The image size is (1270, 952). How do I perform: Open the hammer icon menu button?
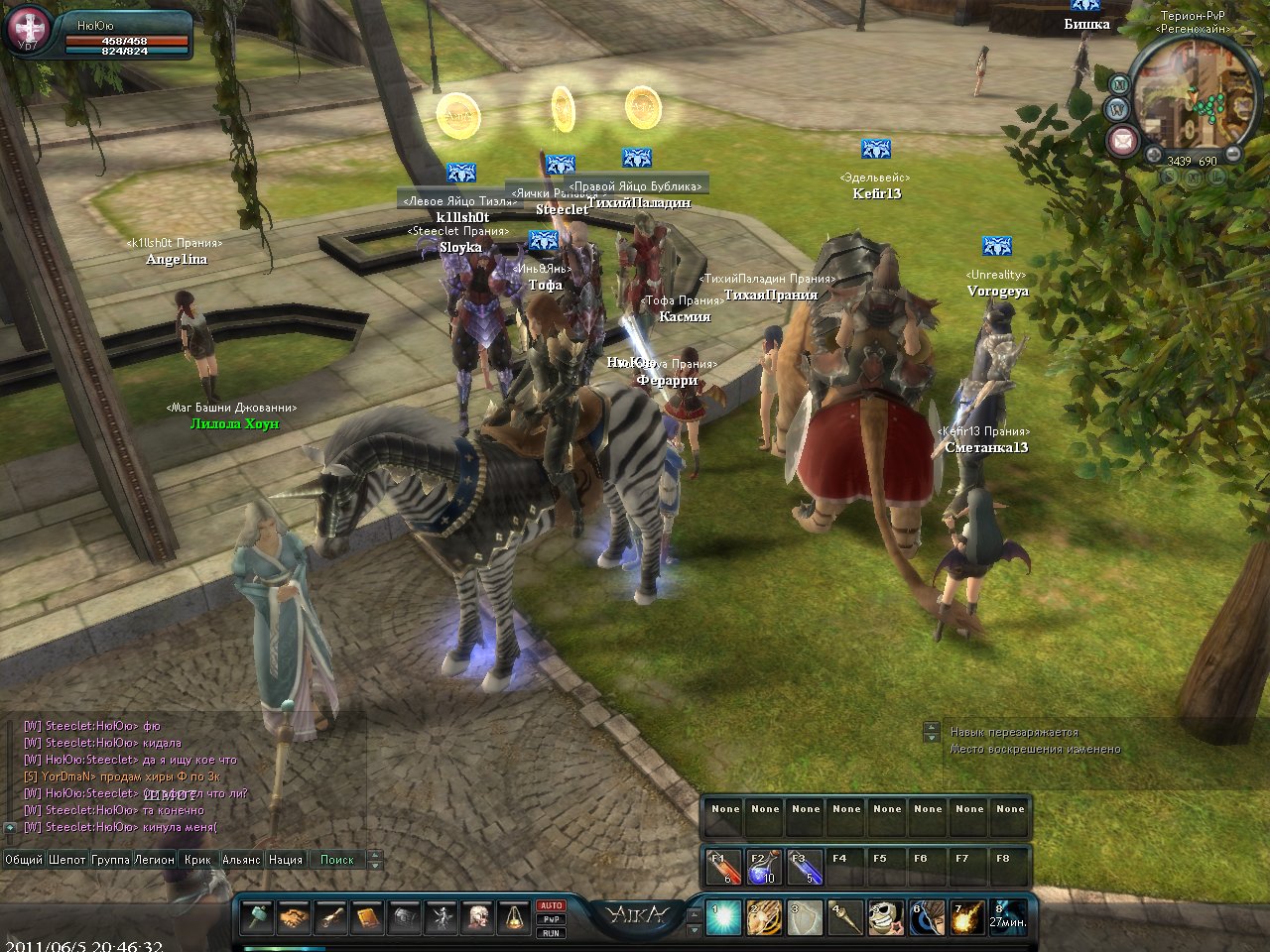(x=257, y=917)
